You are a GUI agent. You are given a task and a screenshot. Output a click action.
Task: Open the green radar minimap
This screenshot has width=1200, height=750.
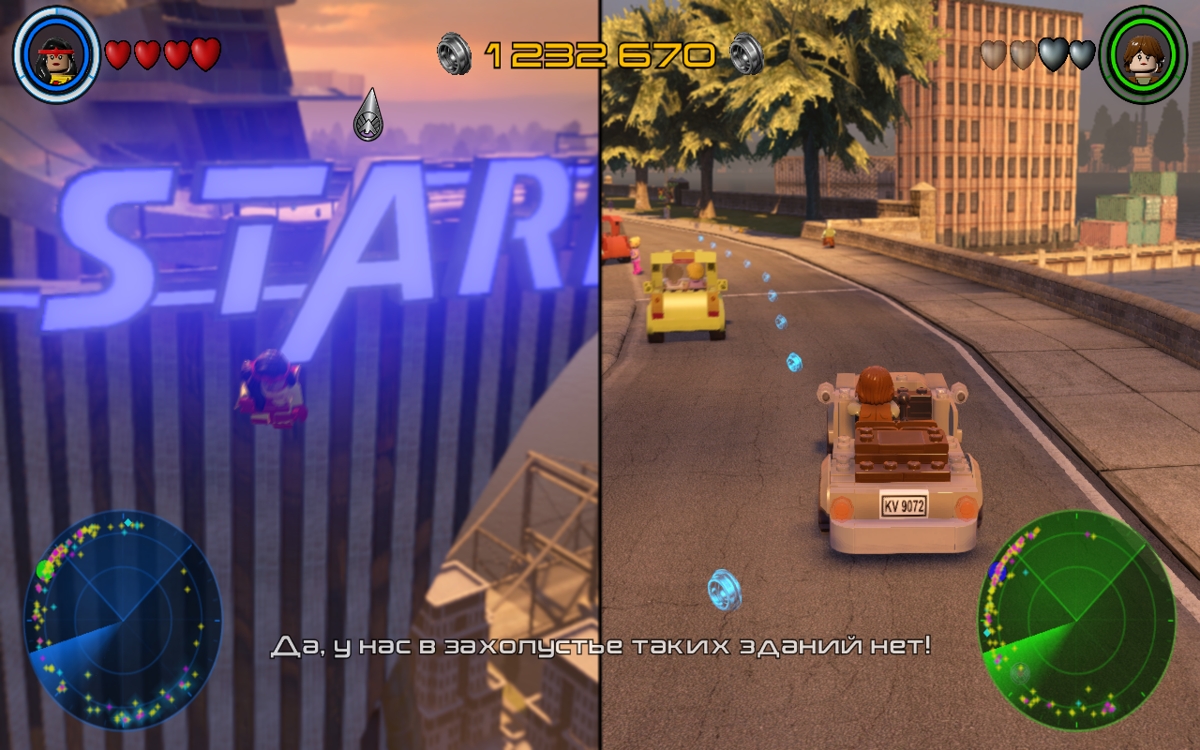pos(1076,619)
